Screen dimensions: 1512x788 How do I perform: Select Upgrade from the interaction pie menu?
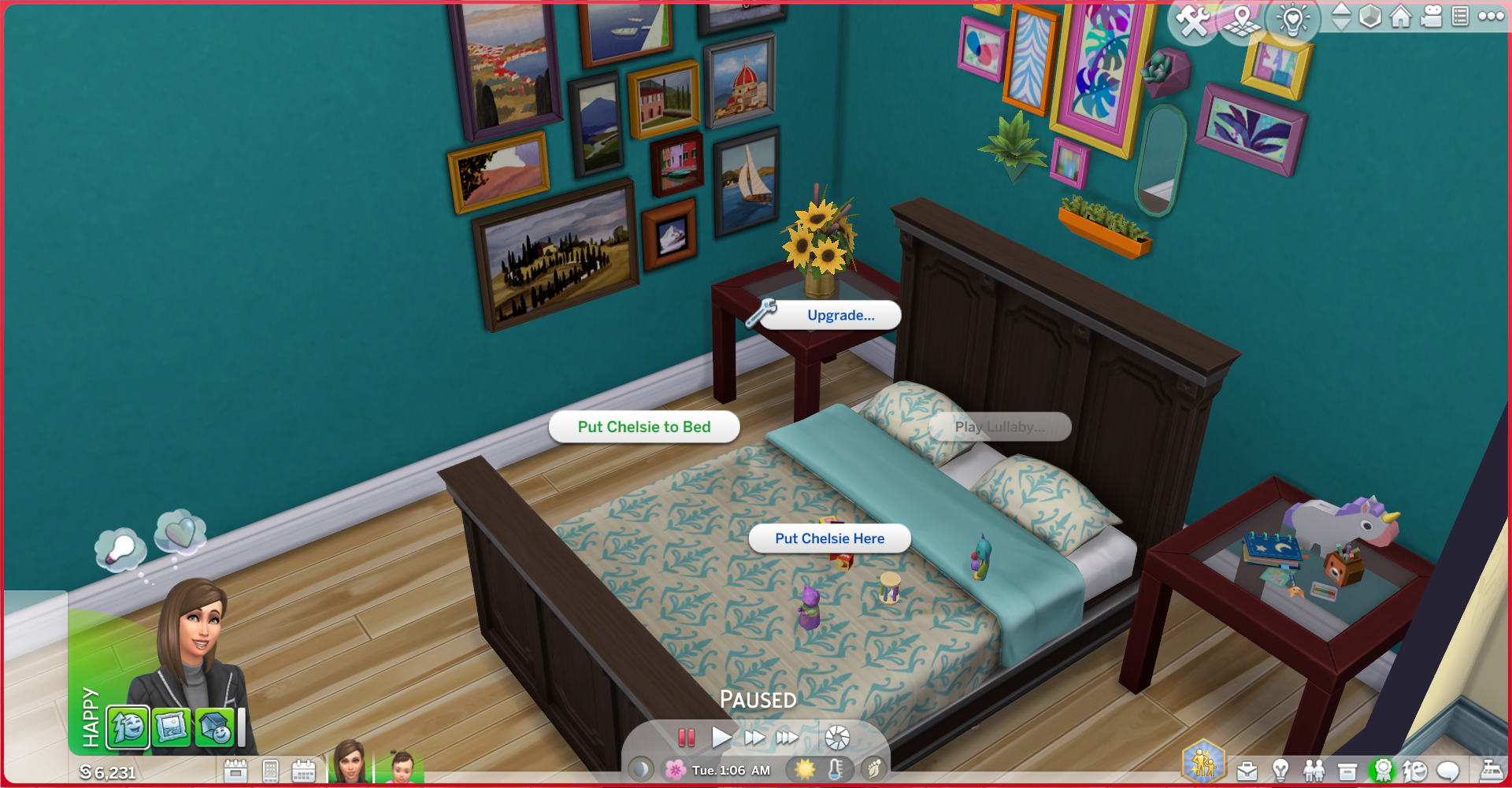pyautogui.click(x=829, y=316)
